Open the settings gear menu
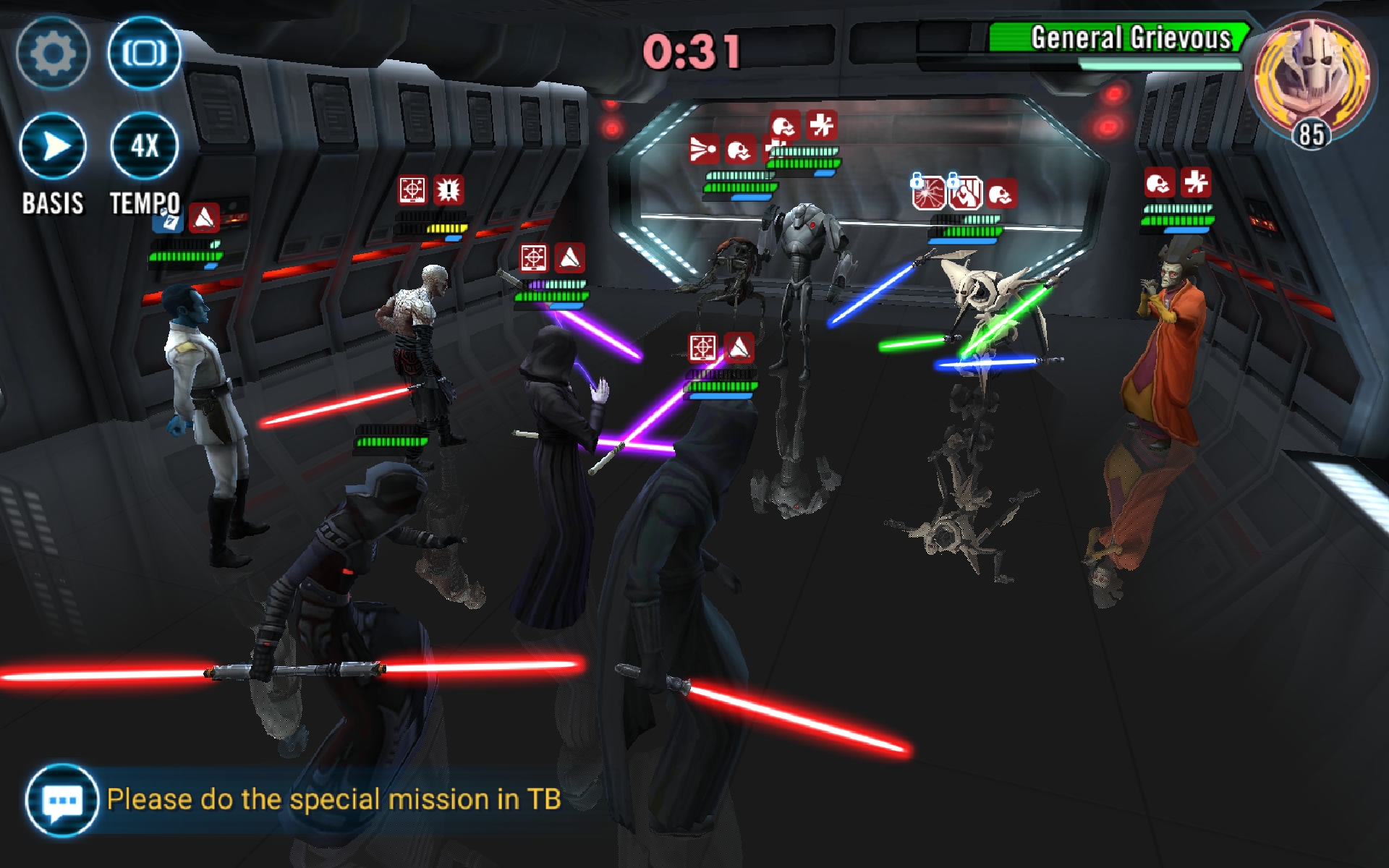Viewport: 1389px width, 868px height. coord(52,53)
